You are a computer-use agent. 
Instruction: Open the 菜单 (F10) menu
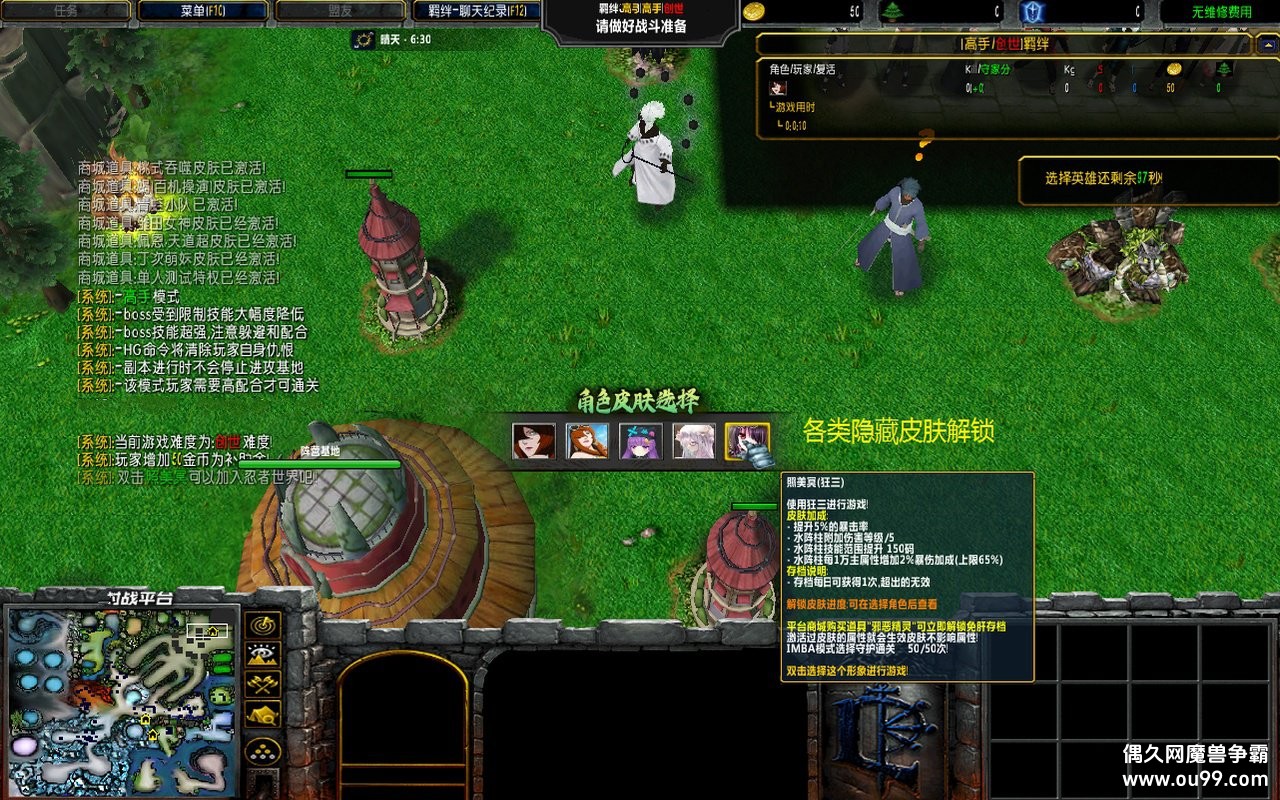(x=203, y=11)
